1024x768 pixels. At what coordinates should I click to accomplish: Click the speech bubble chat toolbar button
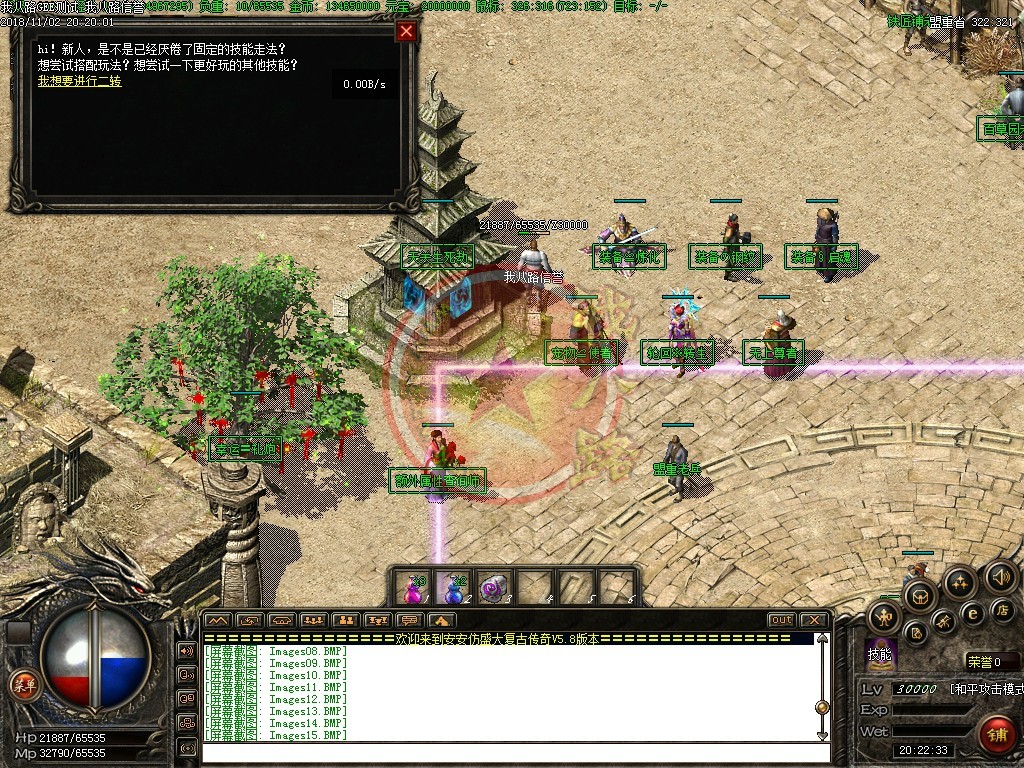(x=408, y=620)
